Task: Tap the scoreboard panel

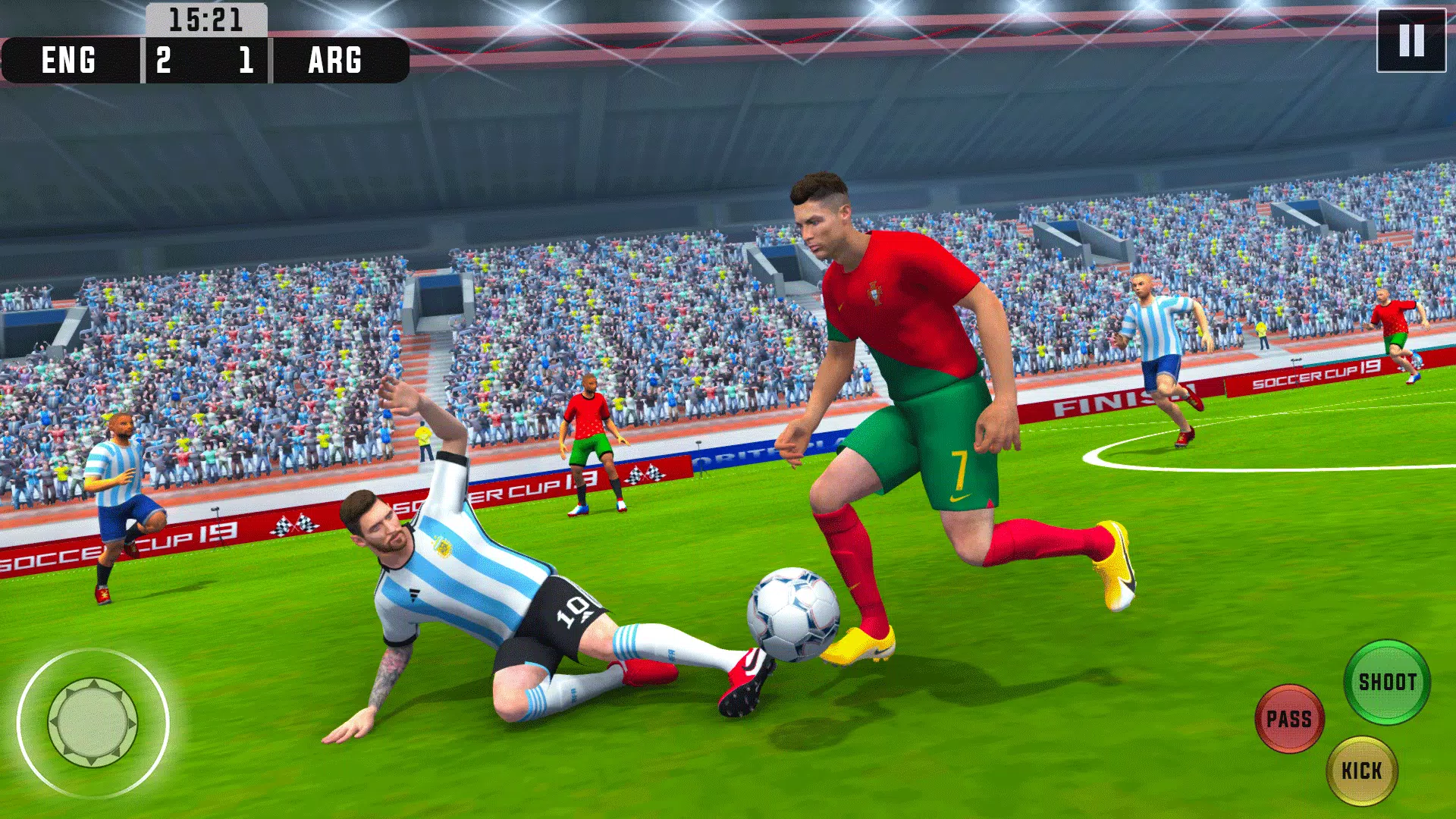Action: pos(205,59)
